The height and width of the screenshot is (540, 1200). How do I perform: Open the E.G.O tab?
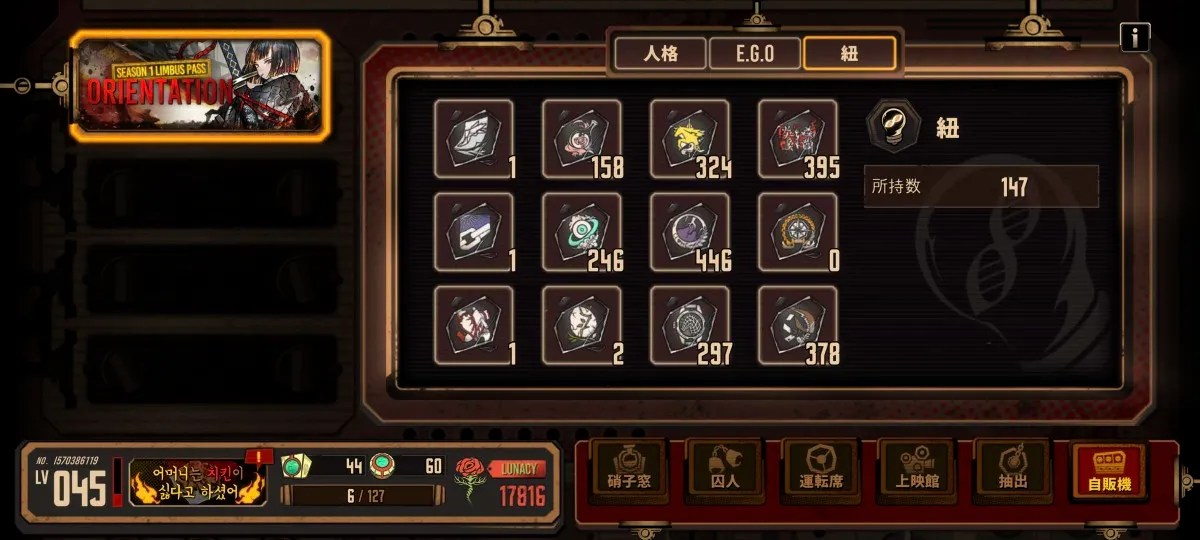pyautogui.click(x=754, y=53)
